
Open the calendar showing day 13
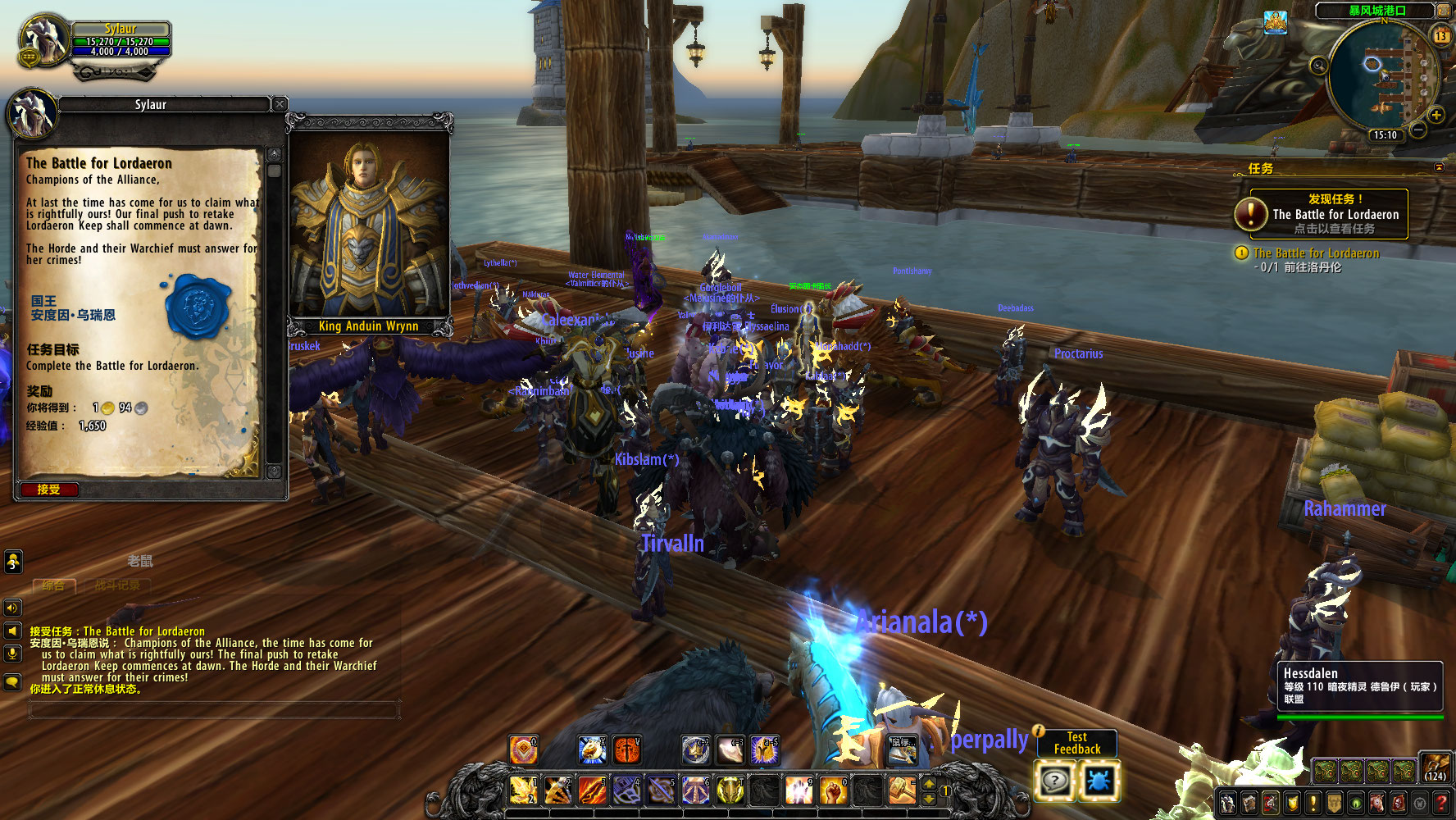[x=1440, y=35]
